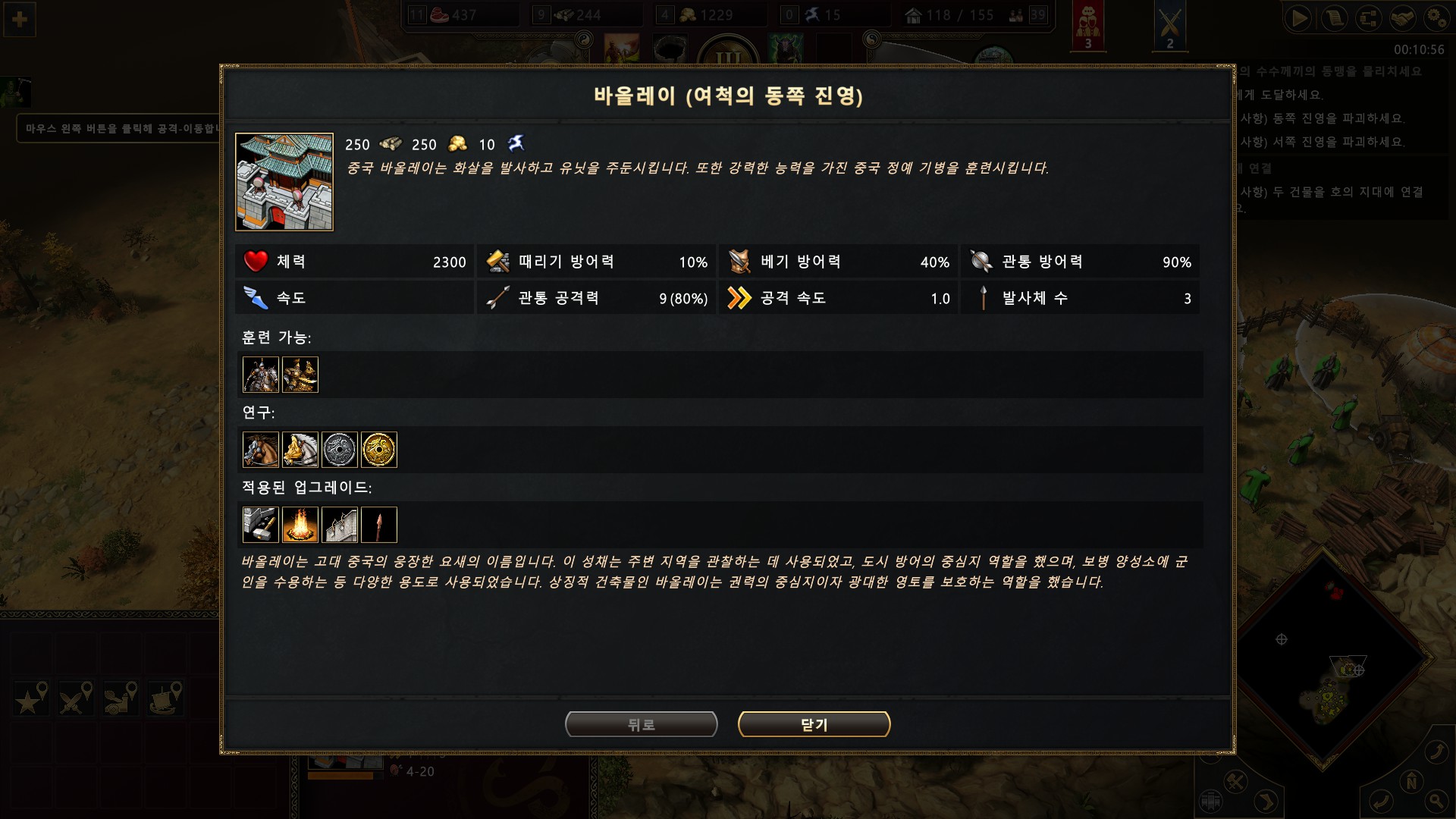Open the red idle villagers banner
The width and height of the screenshot is (1456, 819).
1088,25
